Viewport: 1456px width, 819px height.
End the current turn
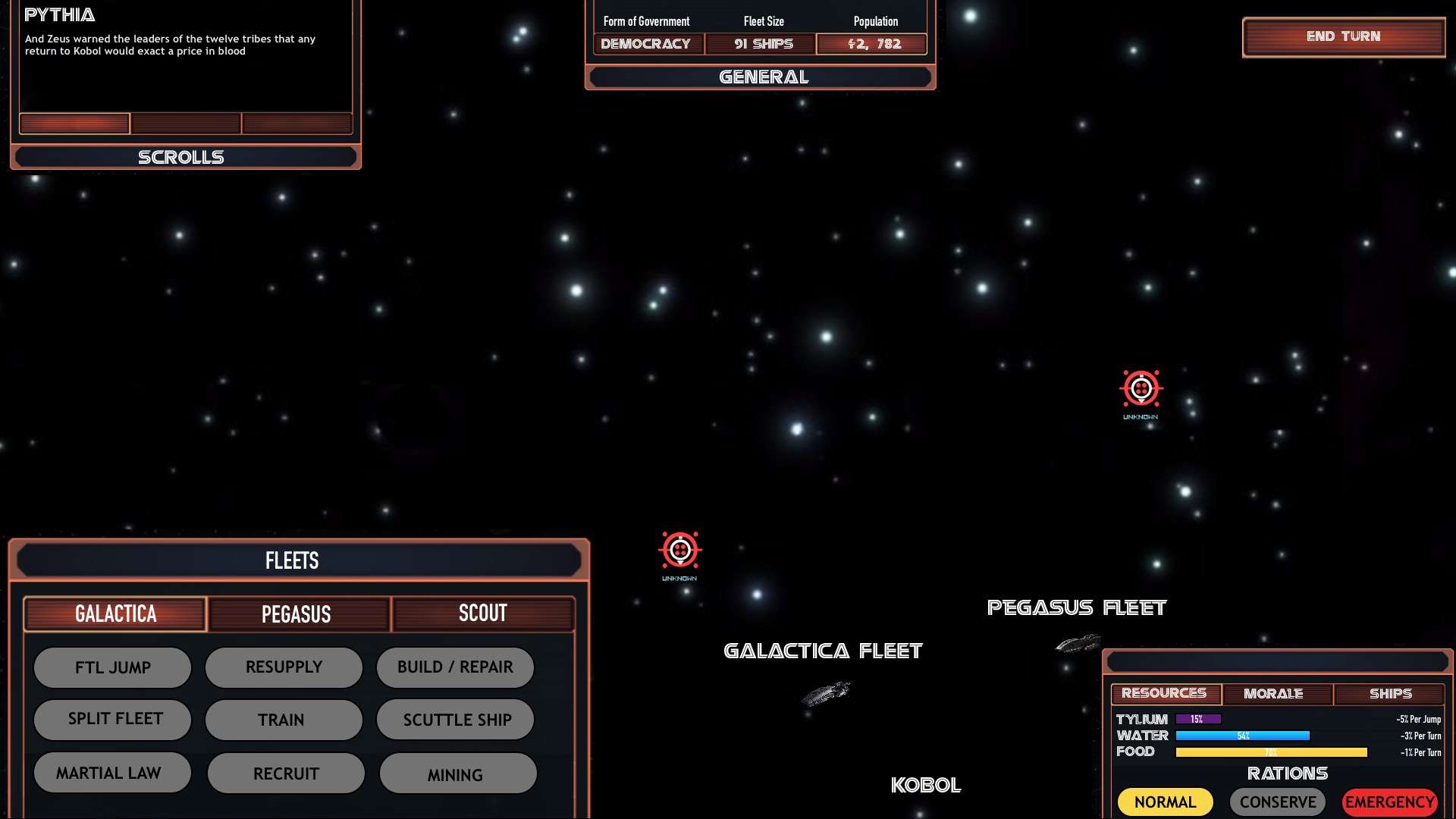pos(1343,36)
